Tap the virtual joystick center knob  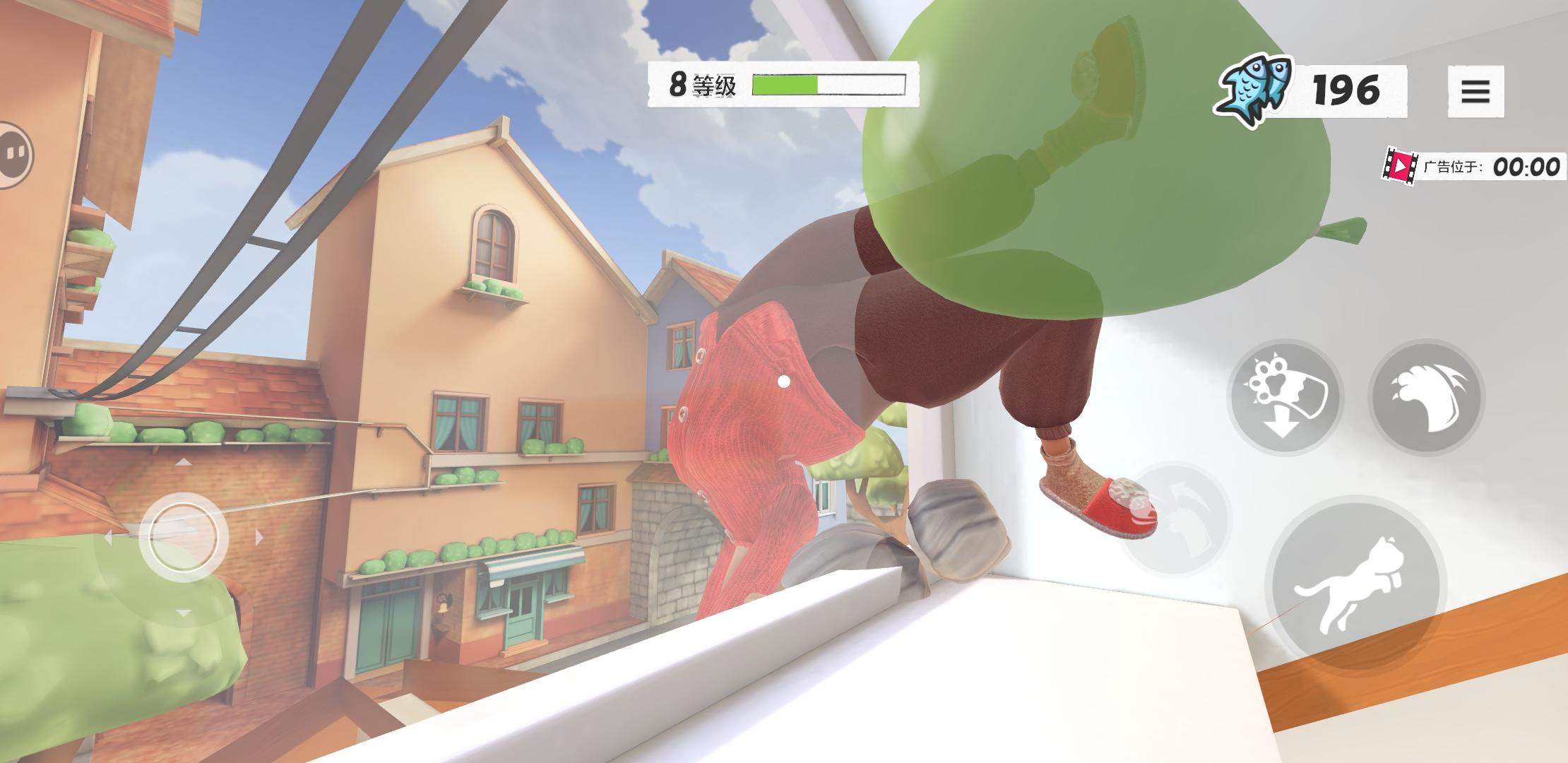[184, 537]
